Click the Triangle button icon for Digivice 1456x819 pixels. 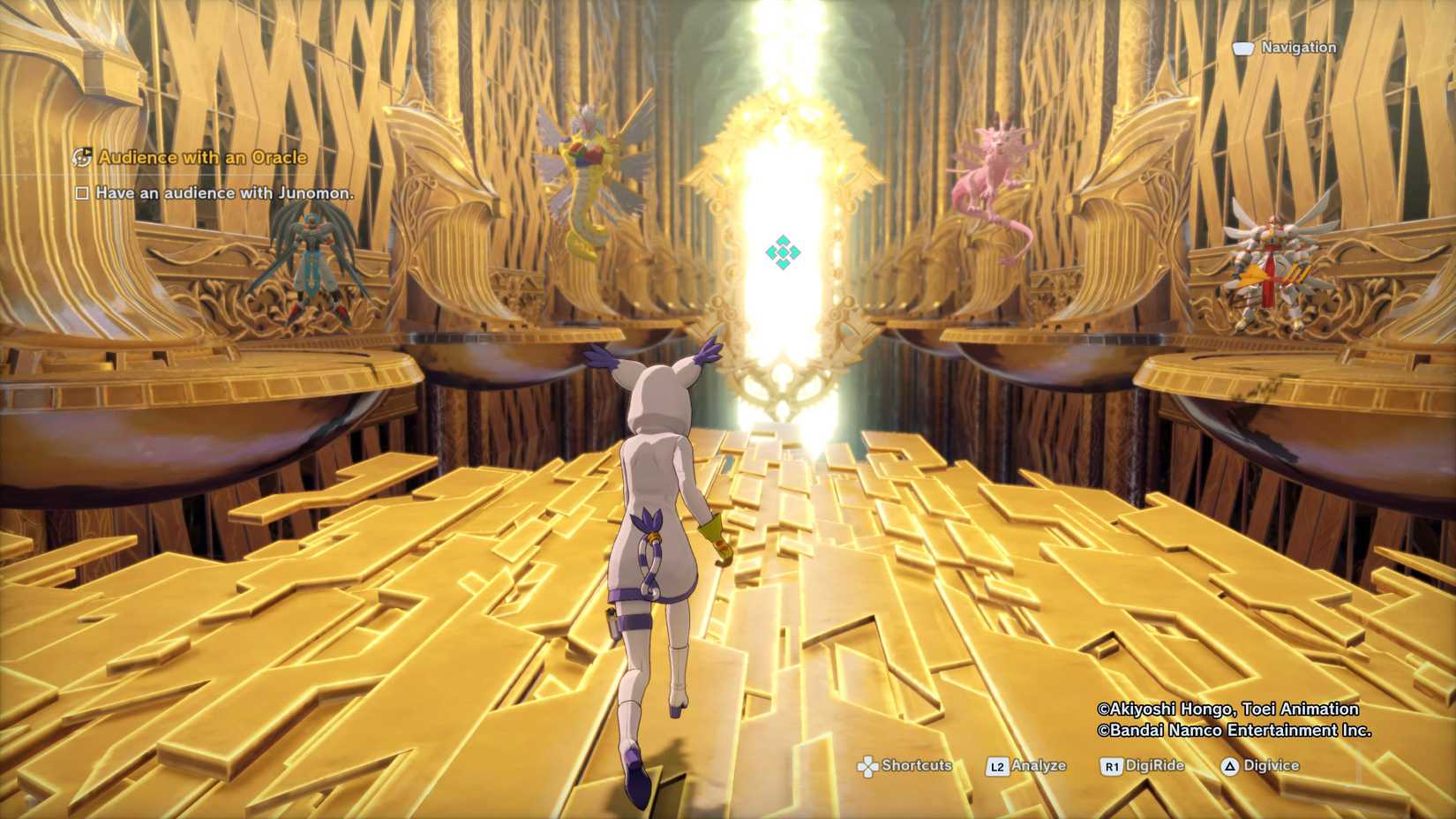click(x=1230, y=766)
